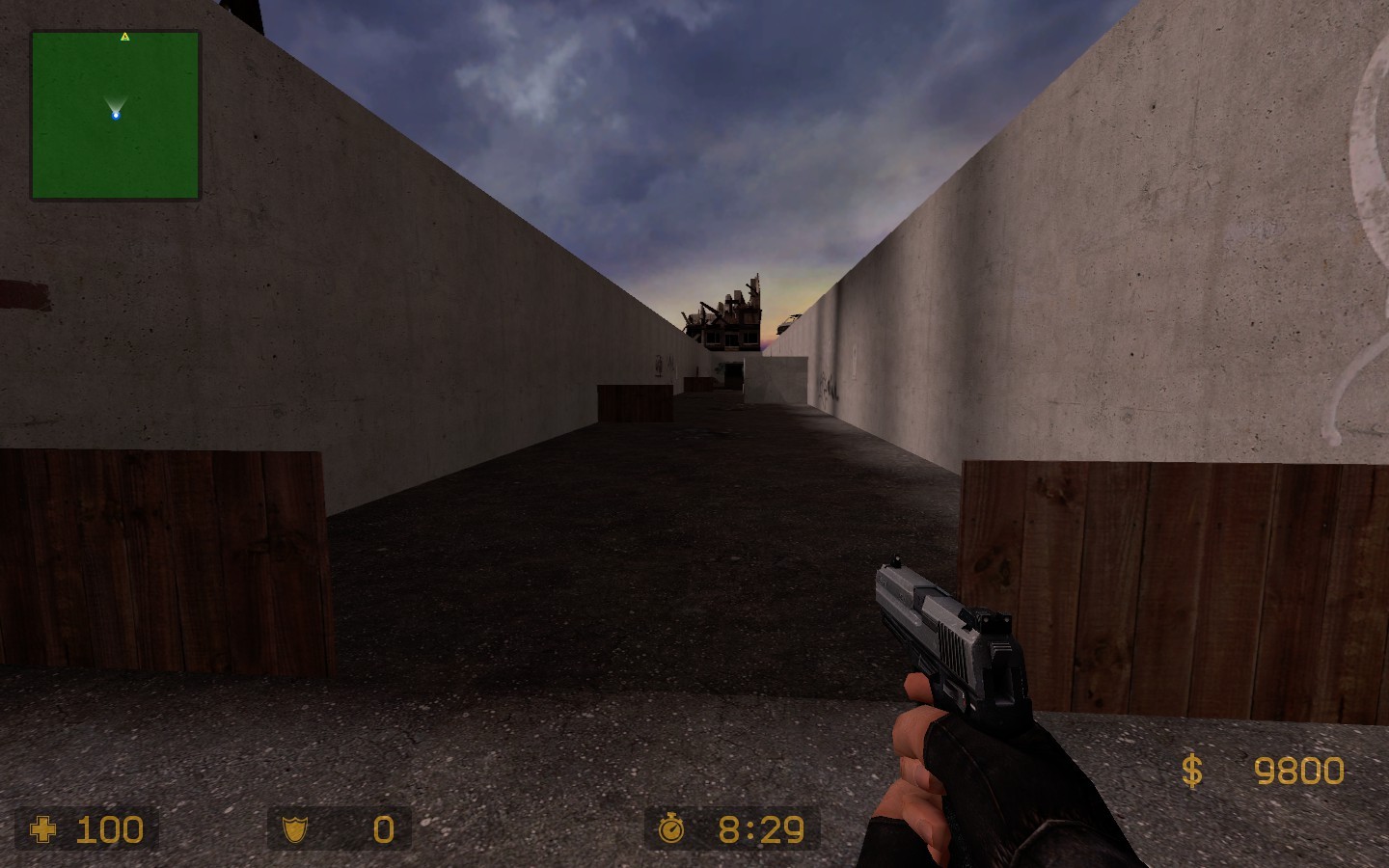Toggle the armor readout showing 0
The image size is (1389, 868).
tap(382, 828)
